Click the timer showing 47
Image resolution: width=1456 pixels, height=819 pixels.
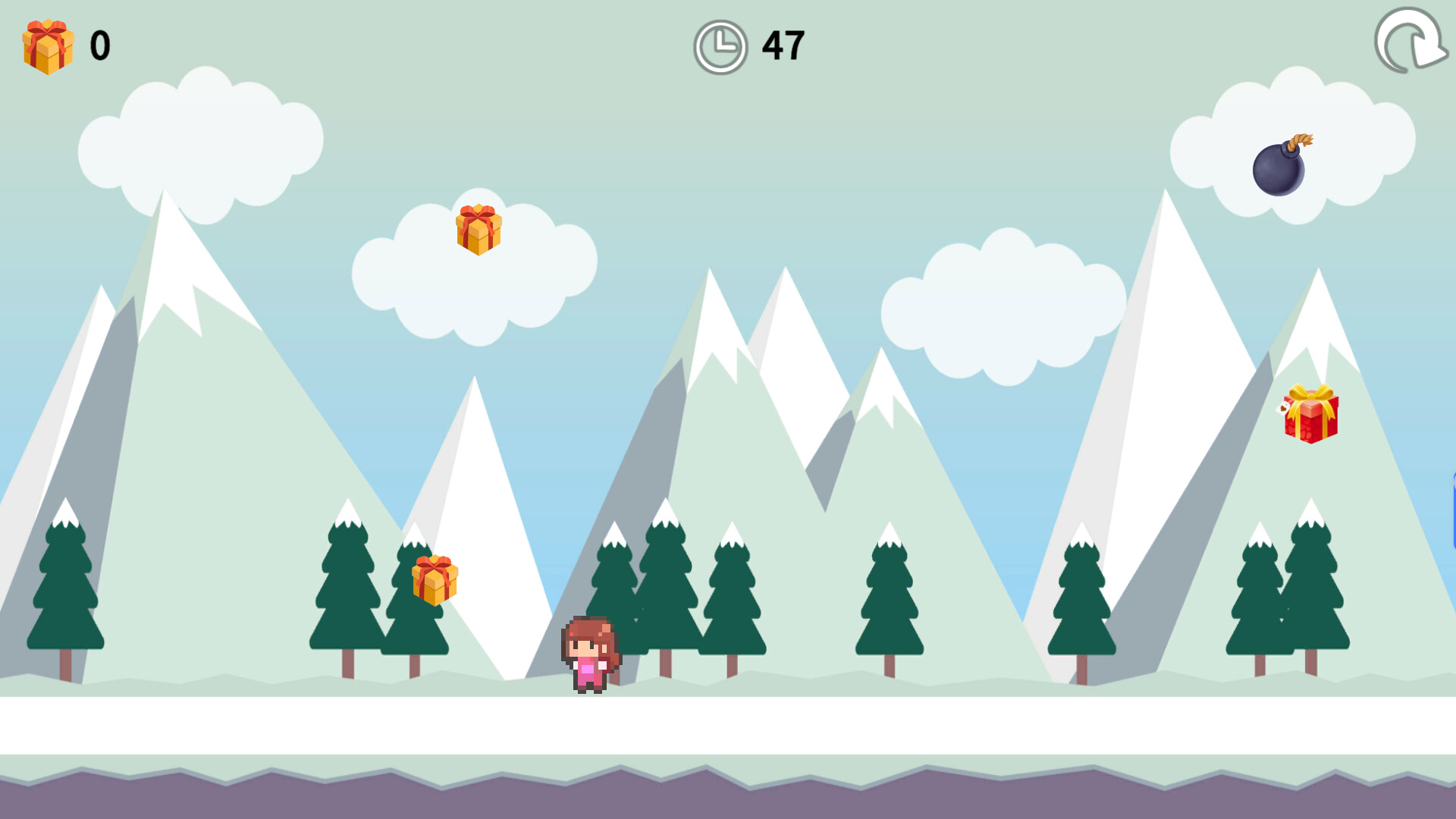782,45
